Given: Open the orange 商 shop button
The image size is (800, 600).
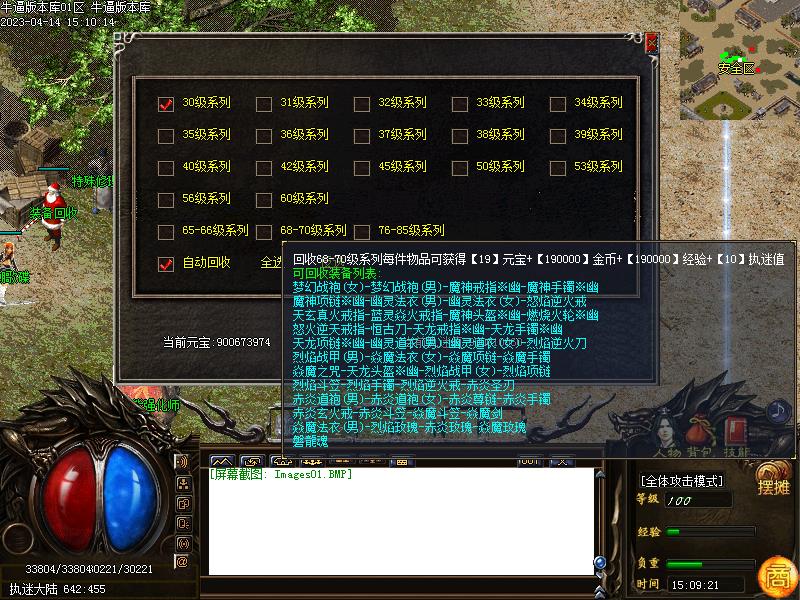Looking at the screenshot, I should (776, 576).
